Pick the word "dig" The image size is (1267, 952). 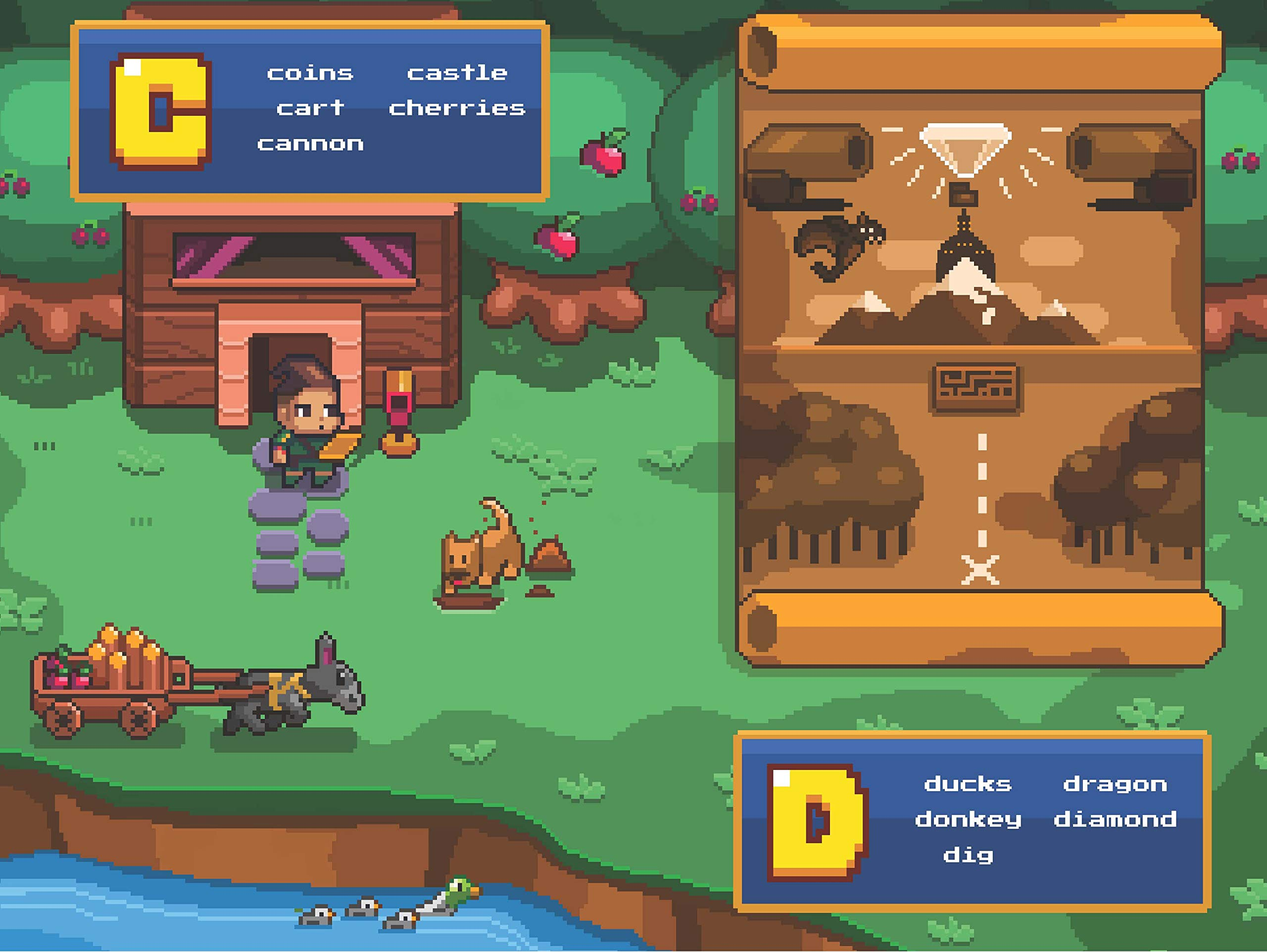coord(968,856)
